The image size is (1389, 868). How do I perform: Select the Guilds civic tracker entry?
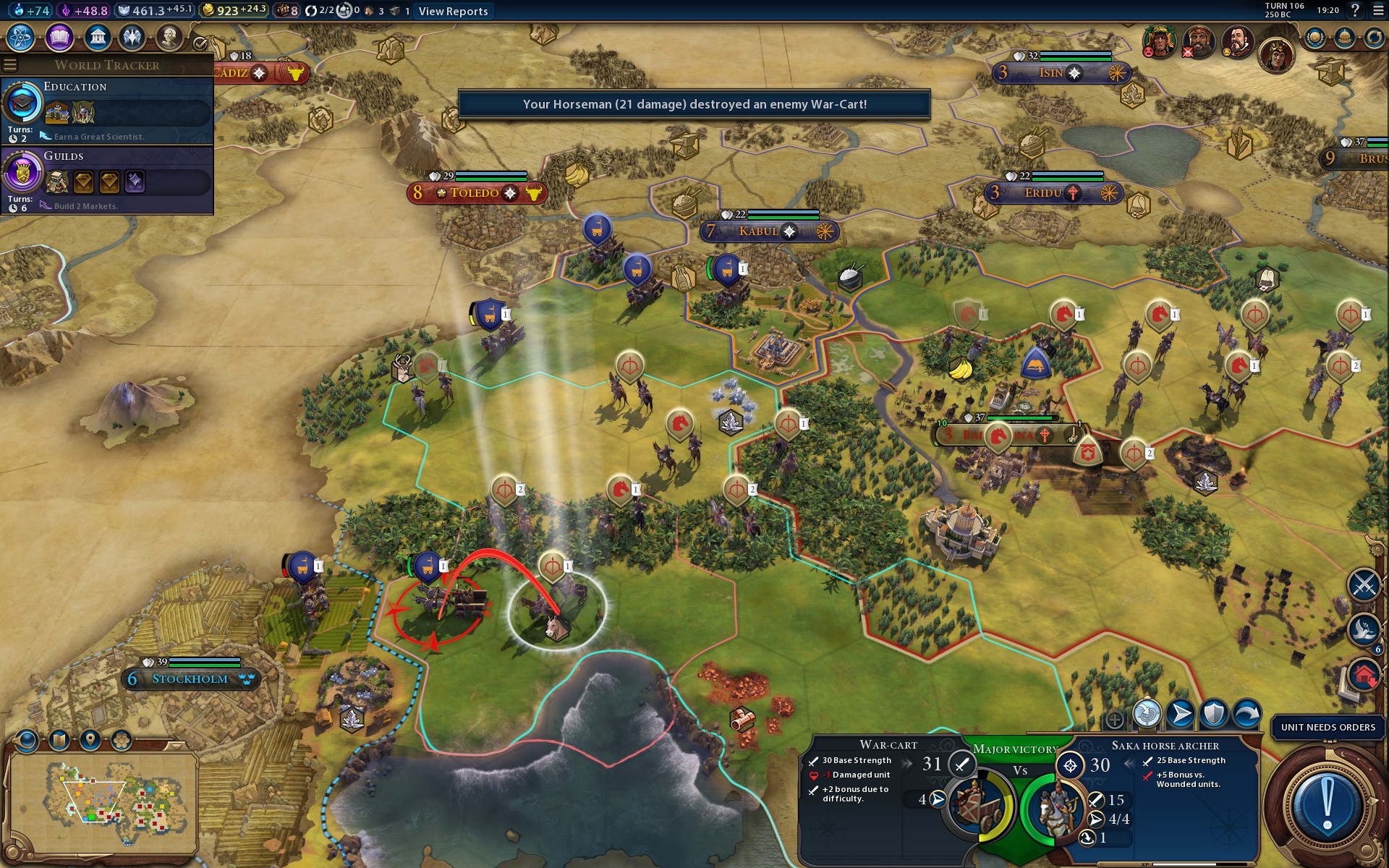point(107,179)
